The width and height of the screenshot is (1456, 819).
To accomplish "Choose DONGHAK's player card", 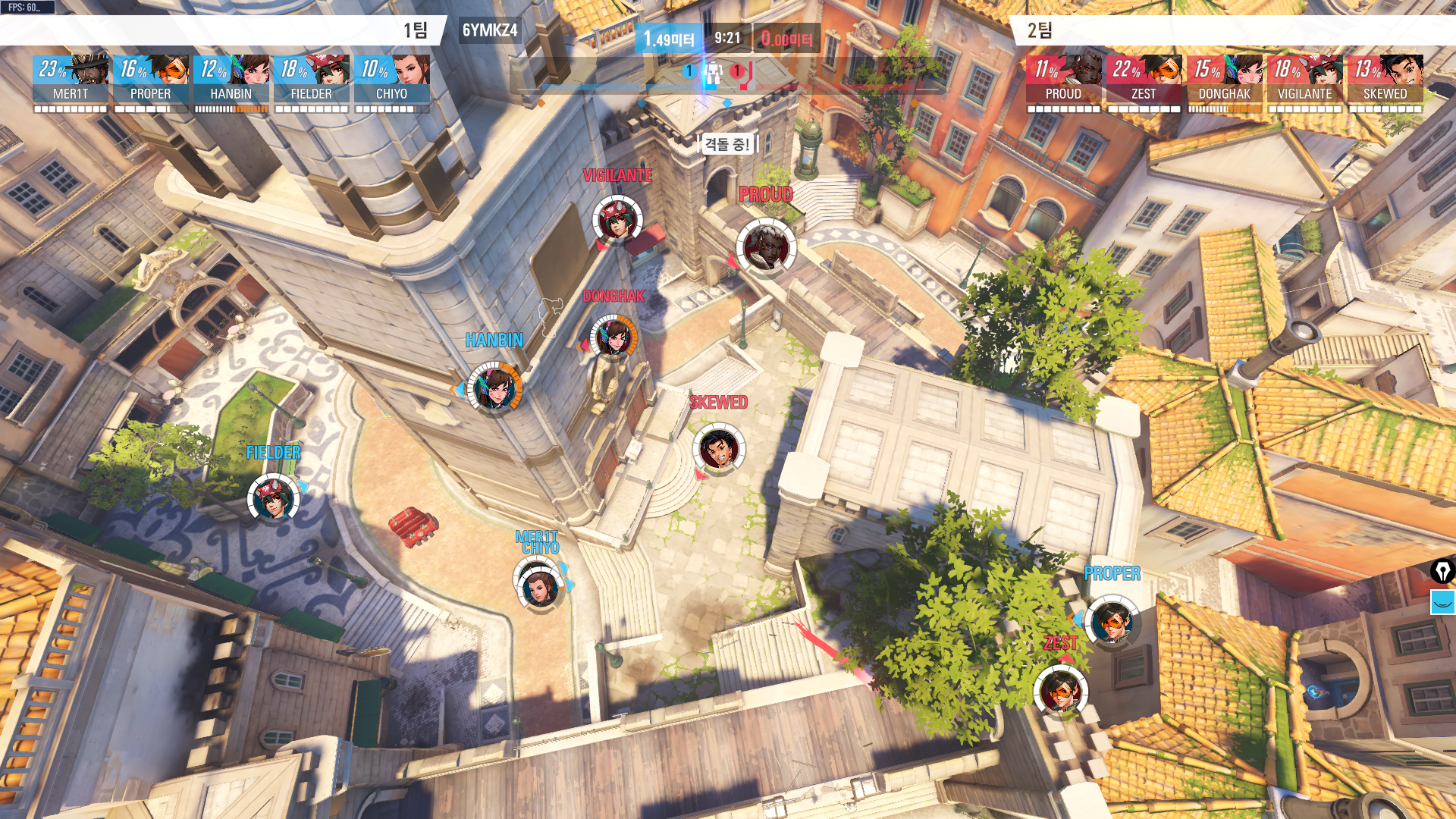I will point(1225,81).
